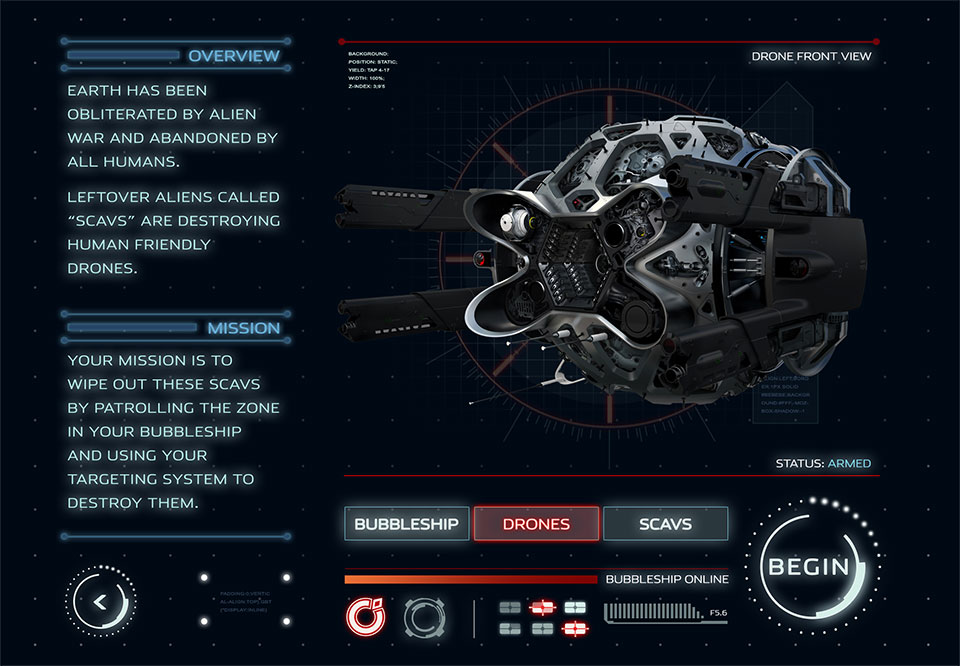
Task: Switch to the Bubbleship tab
Action: pyautogui.click(x=406, y=524)
